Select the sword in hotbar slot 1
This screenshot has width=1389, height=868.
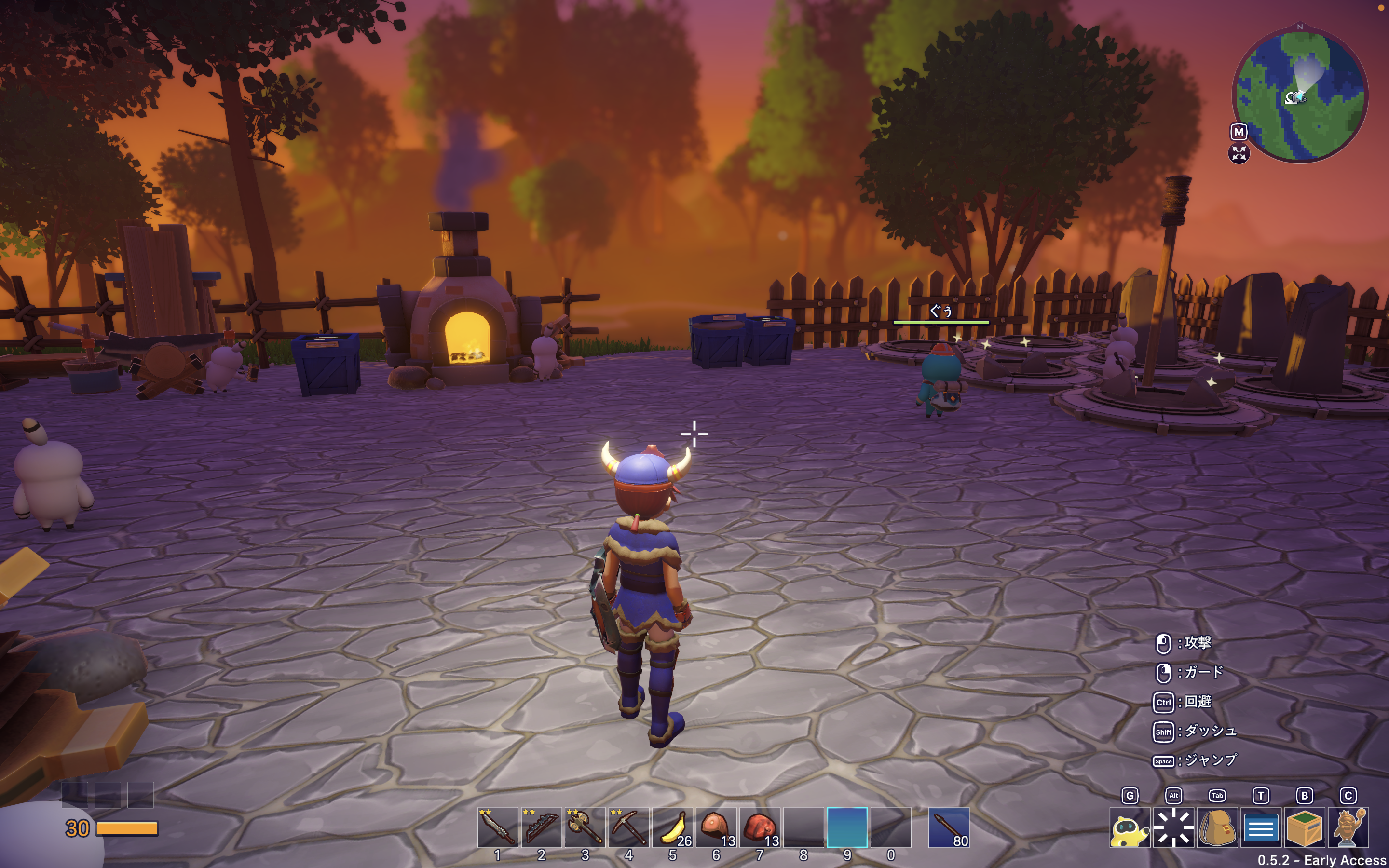tap(497, 827)
